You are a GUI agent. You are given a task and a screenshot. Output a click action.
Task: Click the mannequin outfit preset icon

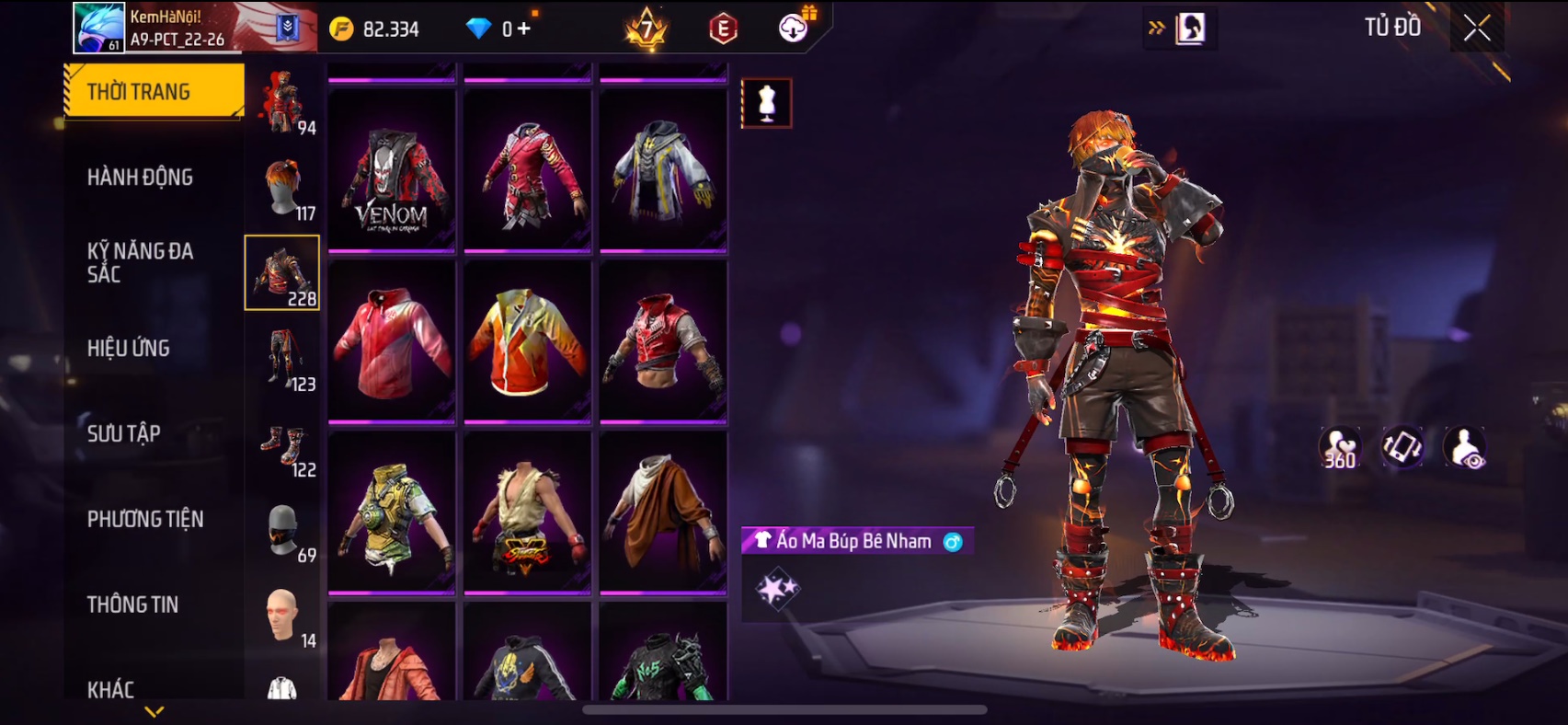[766, 103]
